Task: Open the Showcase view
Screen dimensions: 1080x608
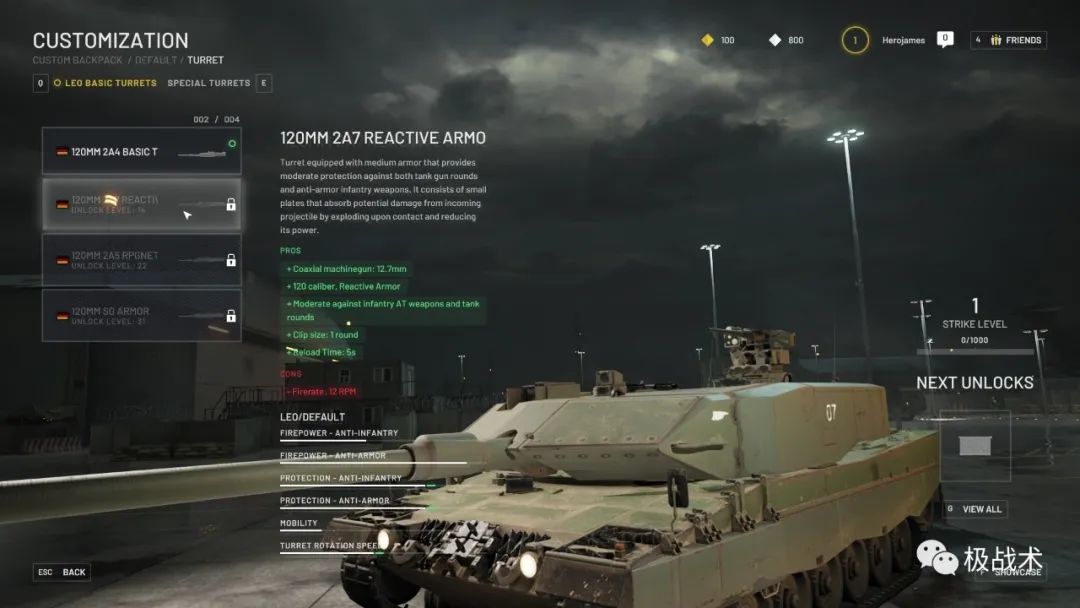Action: [x=1016, y=571]
